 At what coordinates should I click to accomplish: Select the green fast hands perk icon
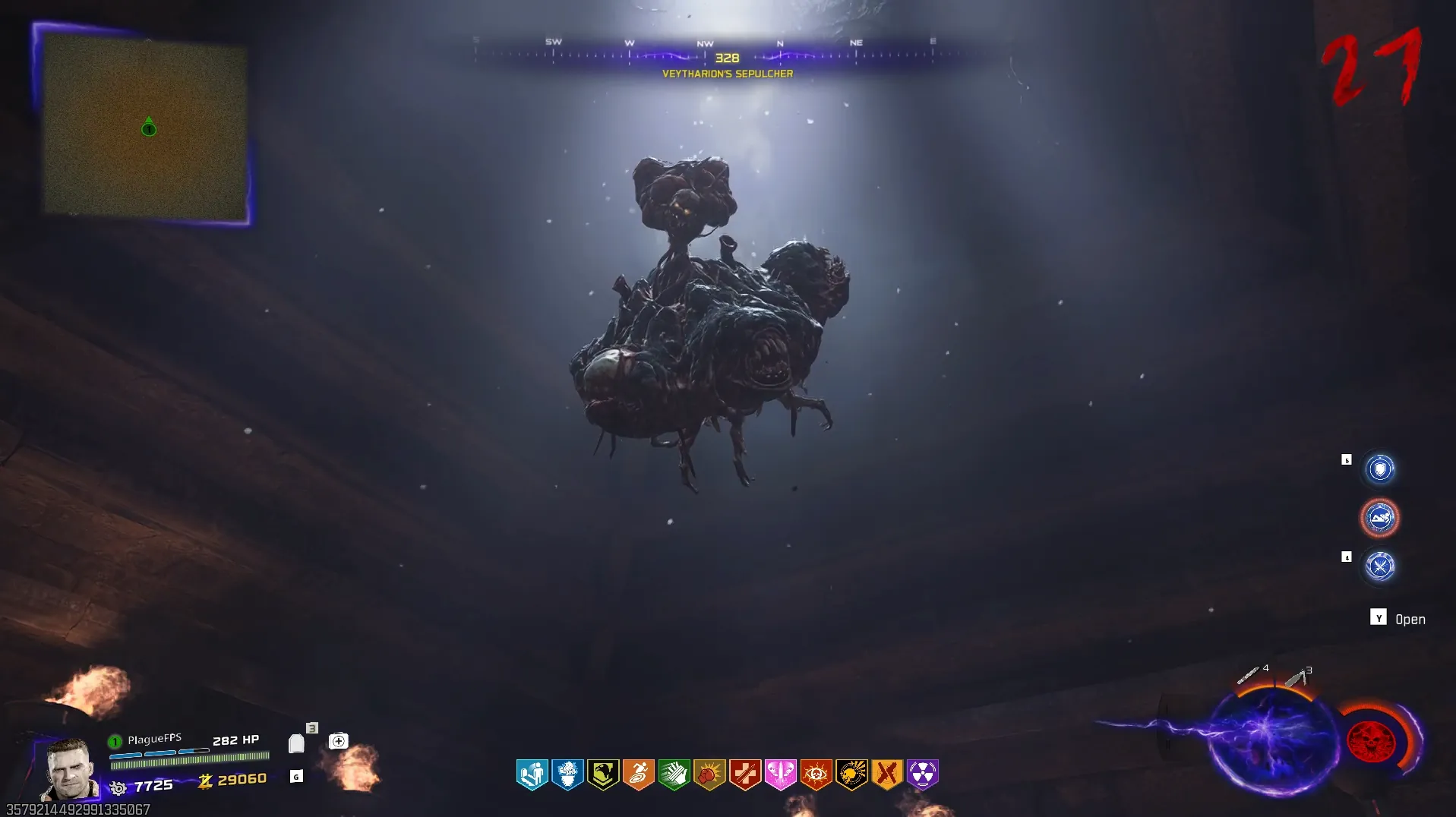[674, 774]
